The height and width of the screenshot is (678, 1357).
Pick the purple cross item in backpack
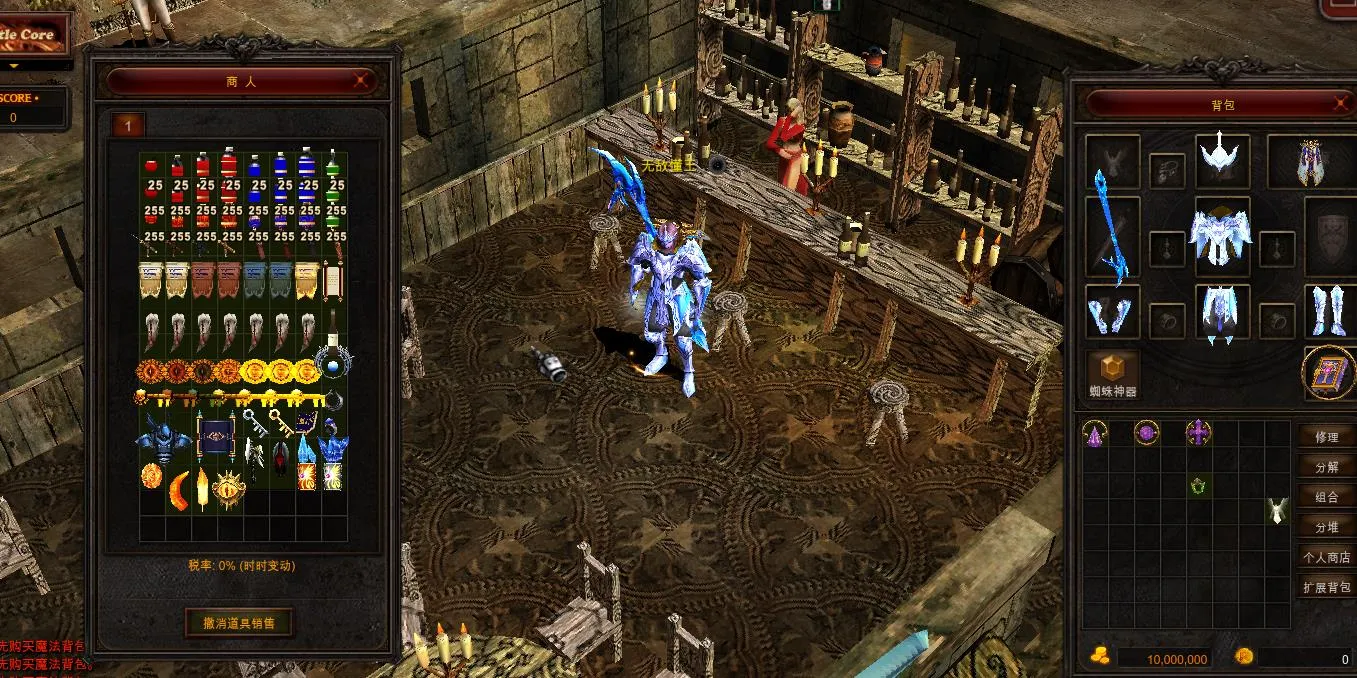(x=1198, y=433)
